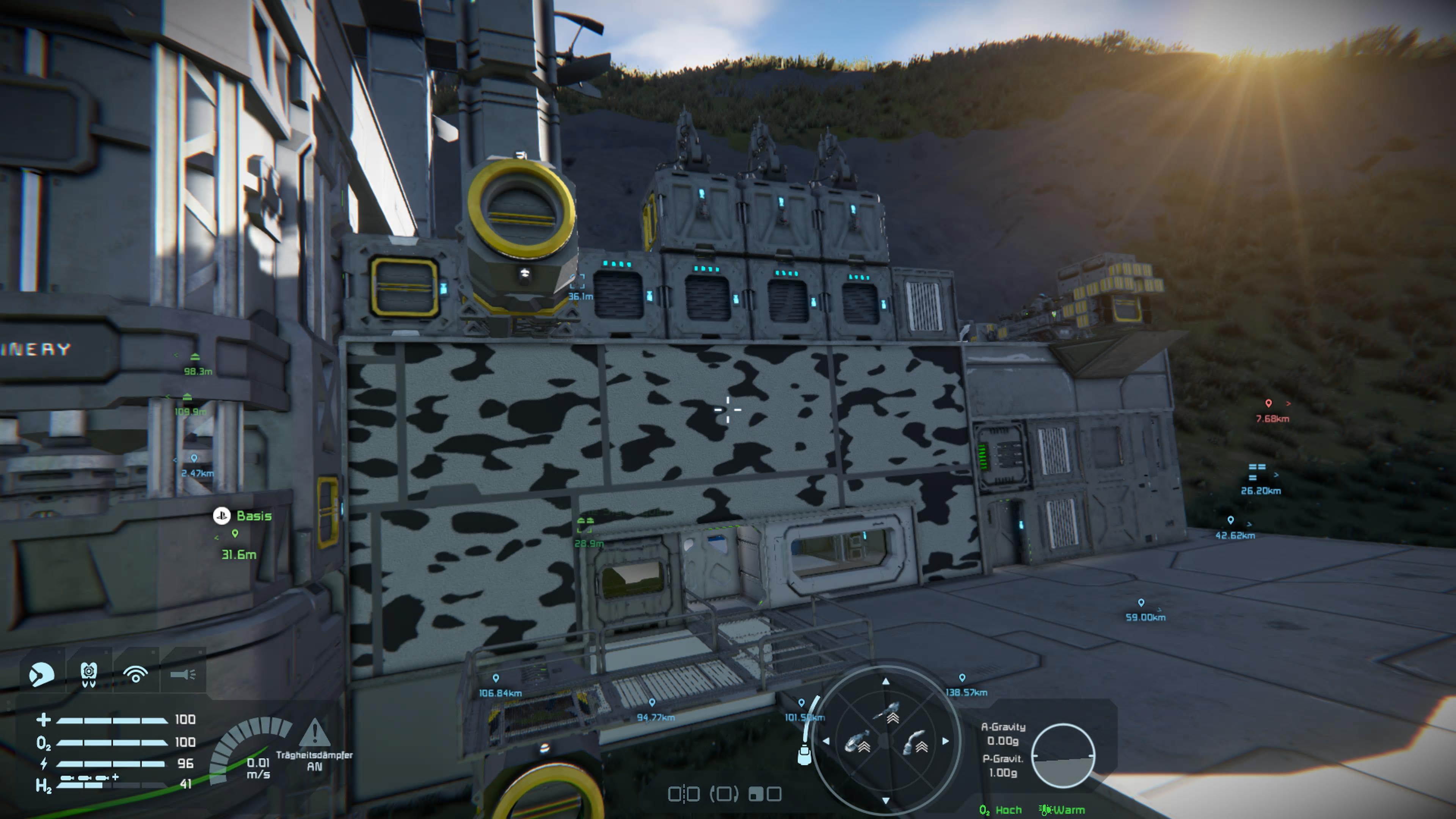The image size is (1456, 819).
Task: Toggle the symmetry mode icon with dashed divider
Action: 684,794
